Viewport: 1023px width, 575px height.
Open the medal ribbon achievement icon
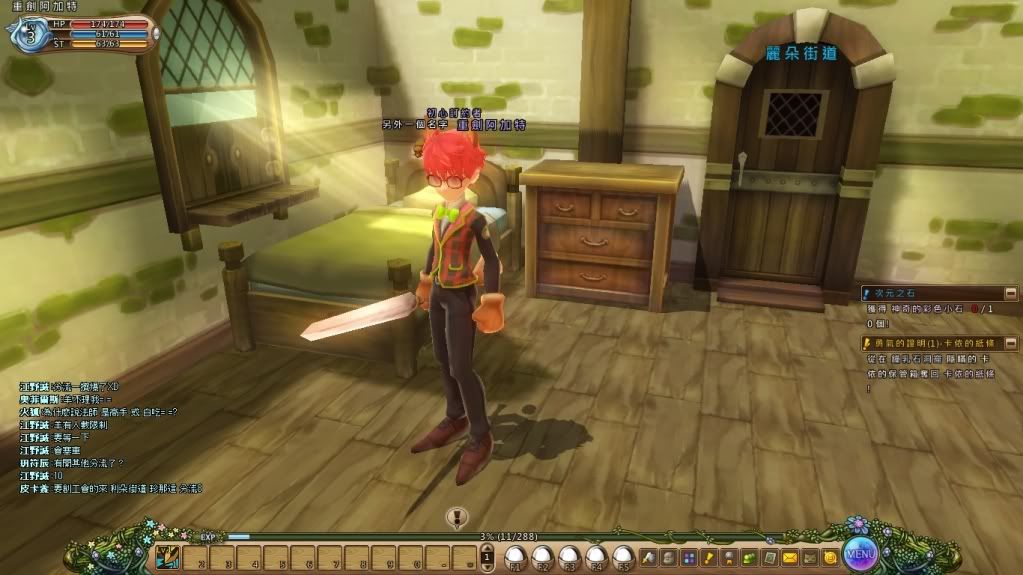728,557
